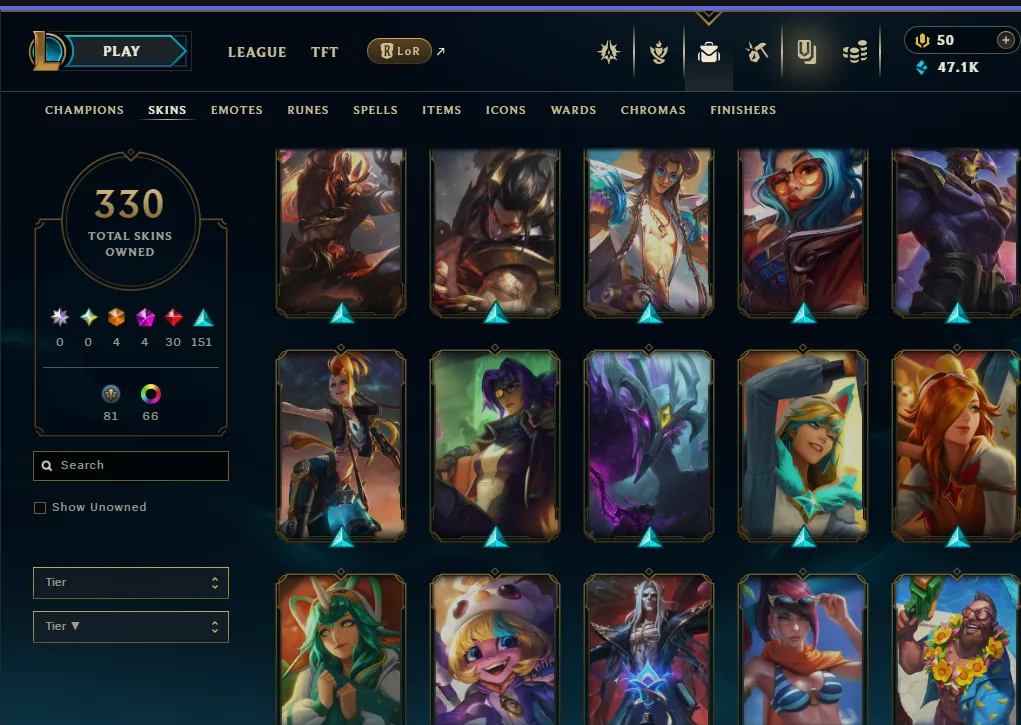Select the green-haired unicorn hood skin card
Viewport: 1021px width, 725px height.
340,650
